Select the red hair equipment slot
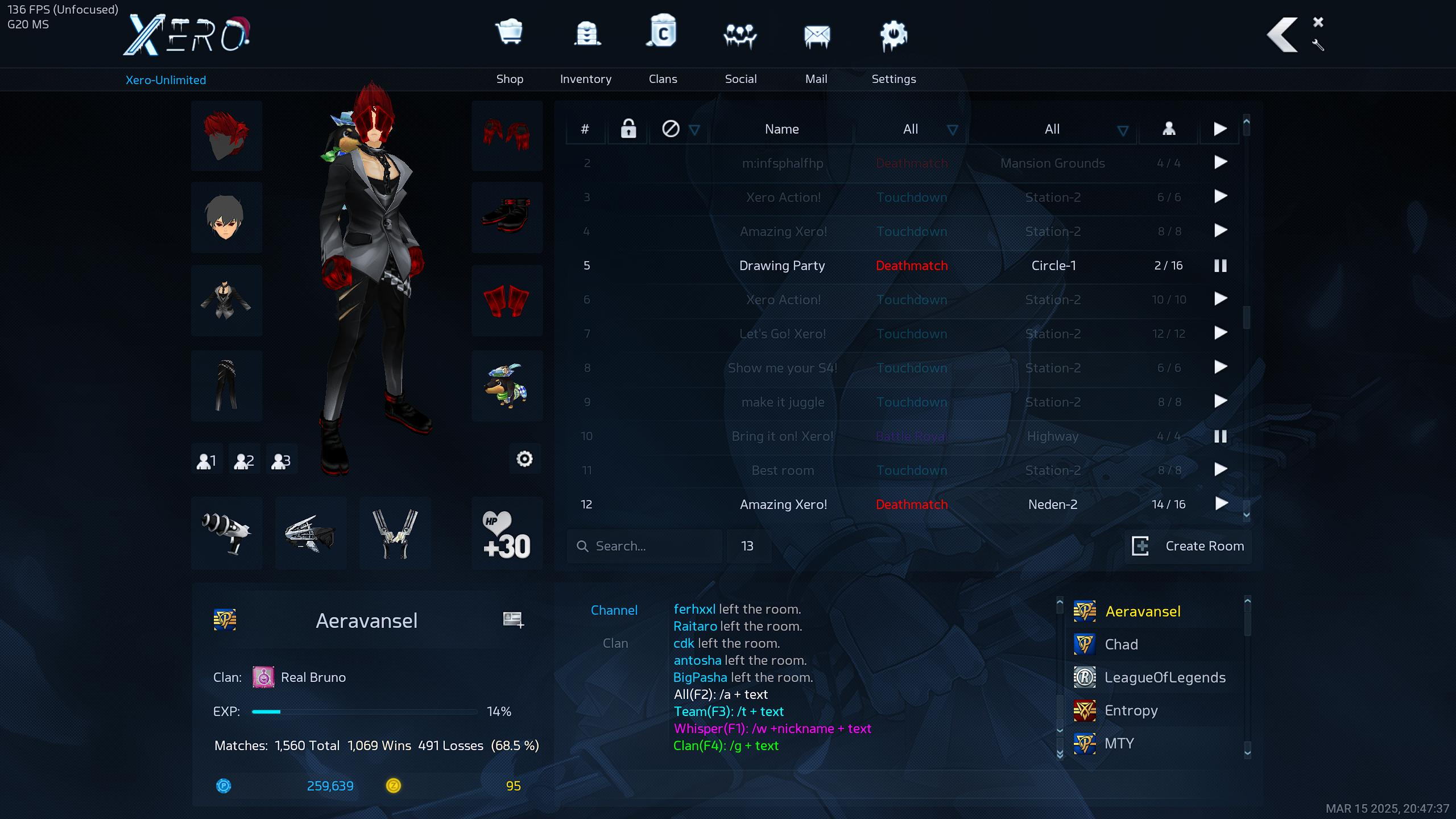 tap(226, 136)
